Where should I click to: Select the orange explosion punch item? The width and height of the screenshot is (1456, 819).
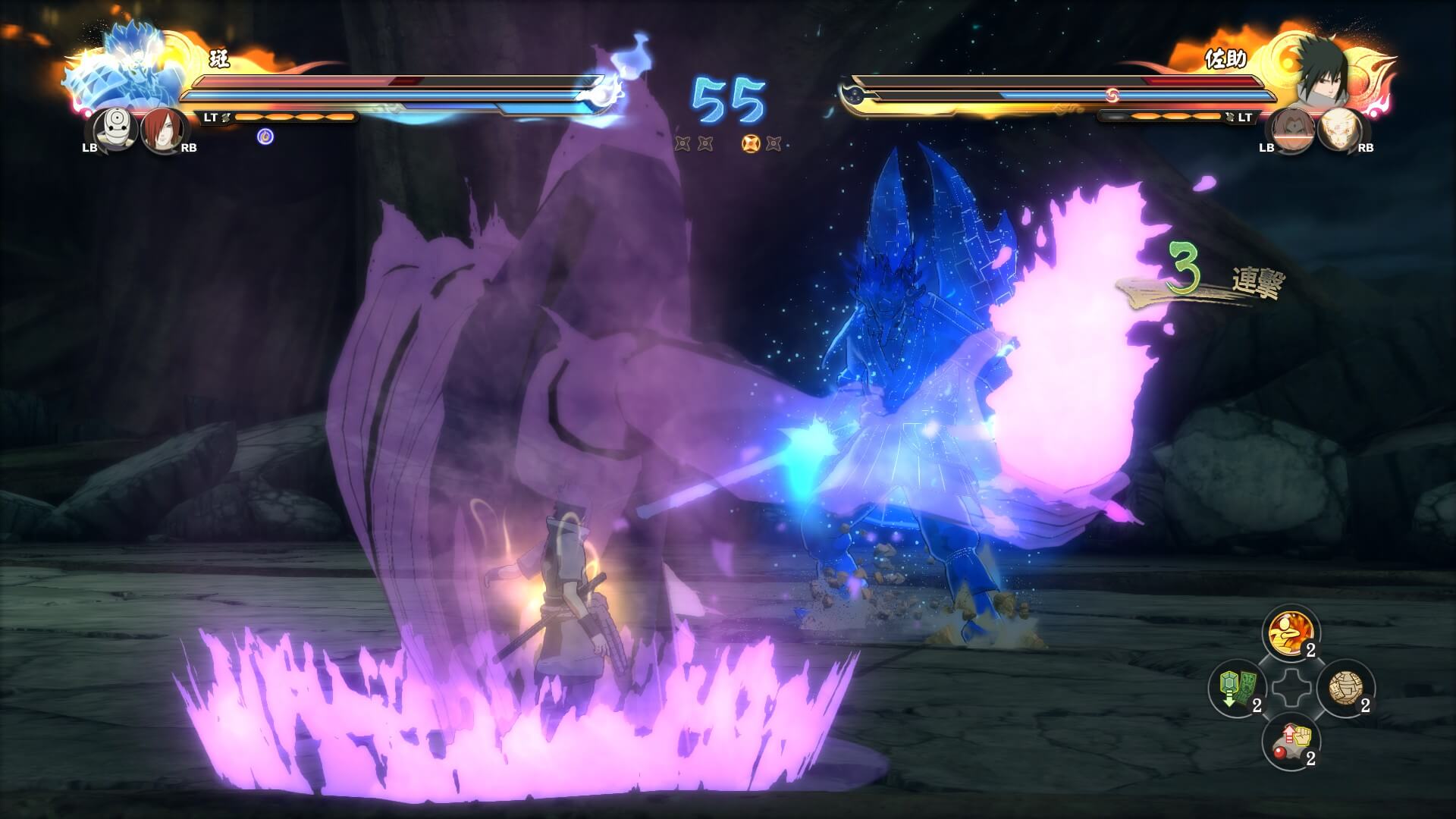pyautogui.click(x=1291, y=633)
